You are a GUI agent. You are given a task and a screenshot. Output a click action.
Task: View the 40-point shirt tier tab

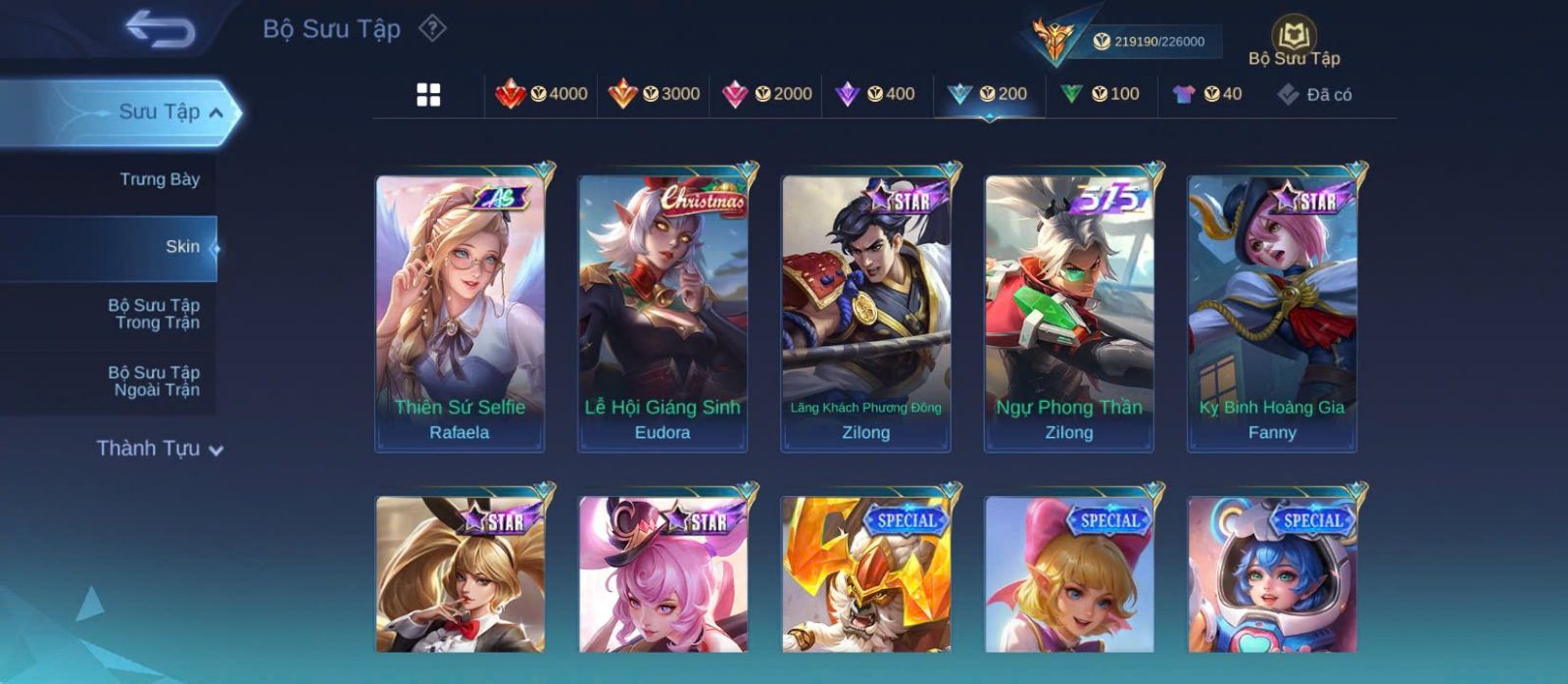click(1207, 94)
